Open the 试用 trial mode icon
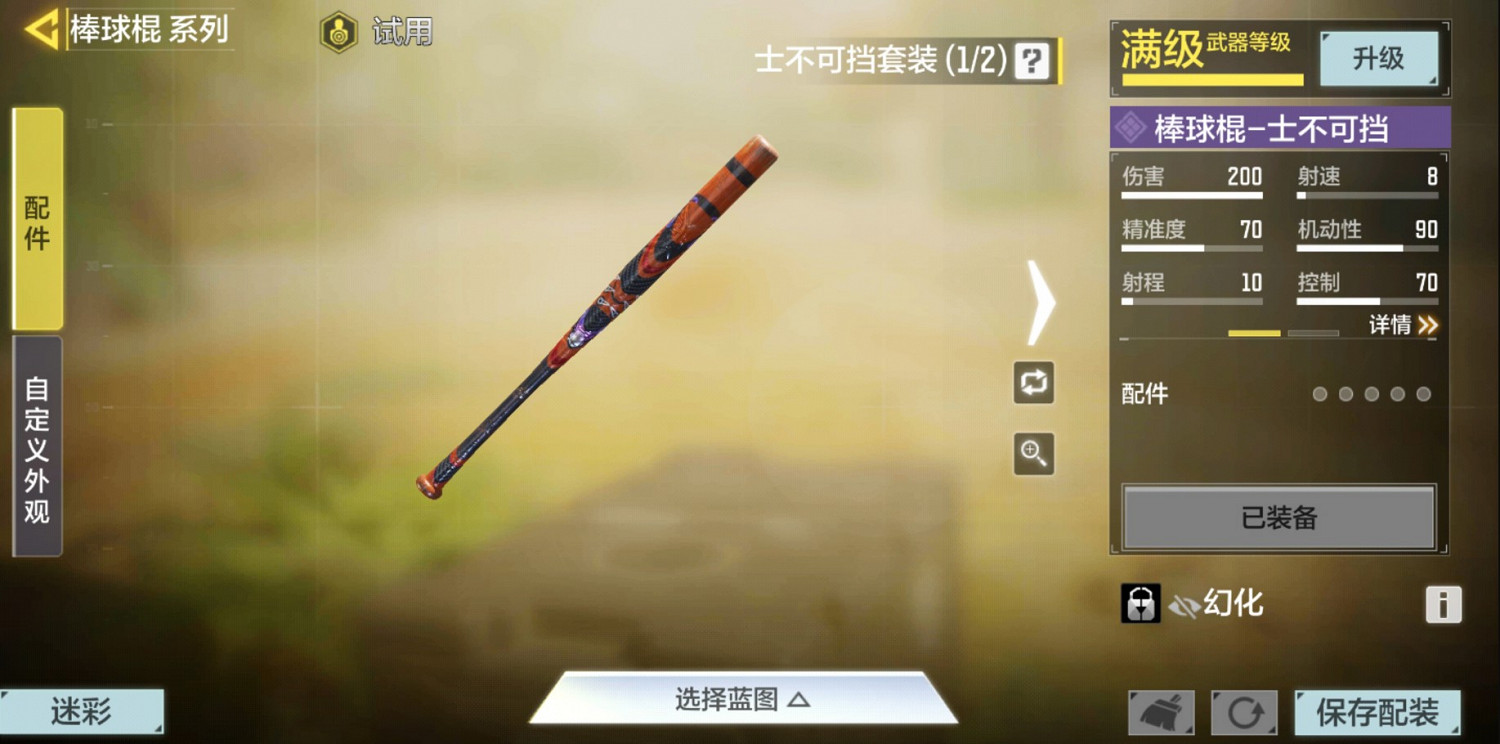This screenshot has height=744, width=1500. tap(340, 30)
